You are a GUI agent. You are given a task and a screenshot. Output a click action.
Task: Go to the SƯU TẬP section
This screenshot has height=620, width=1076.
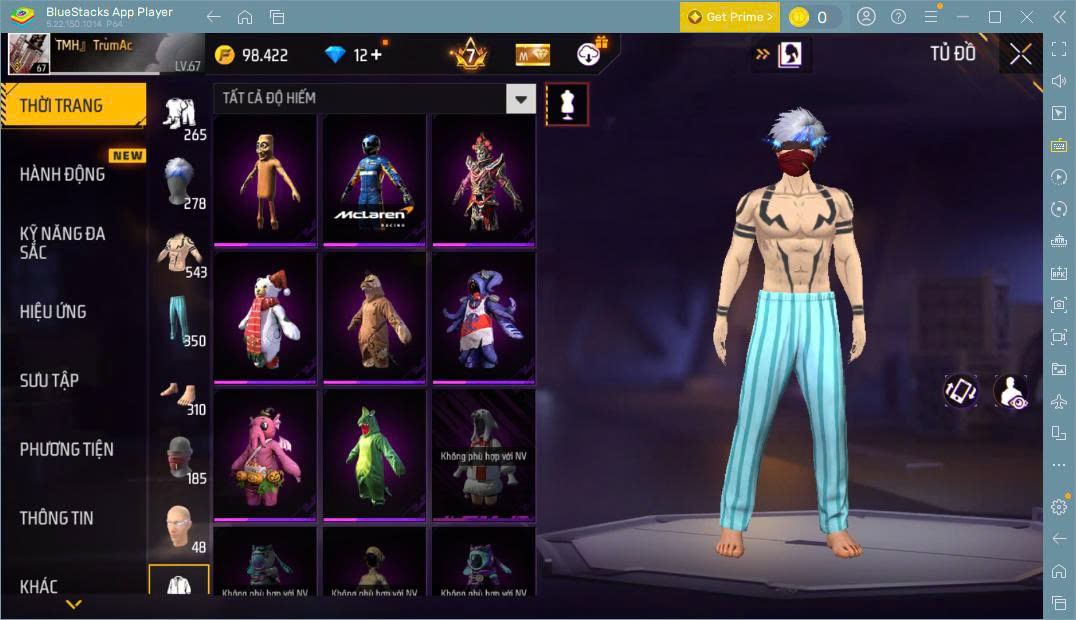coord(50,380)
